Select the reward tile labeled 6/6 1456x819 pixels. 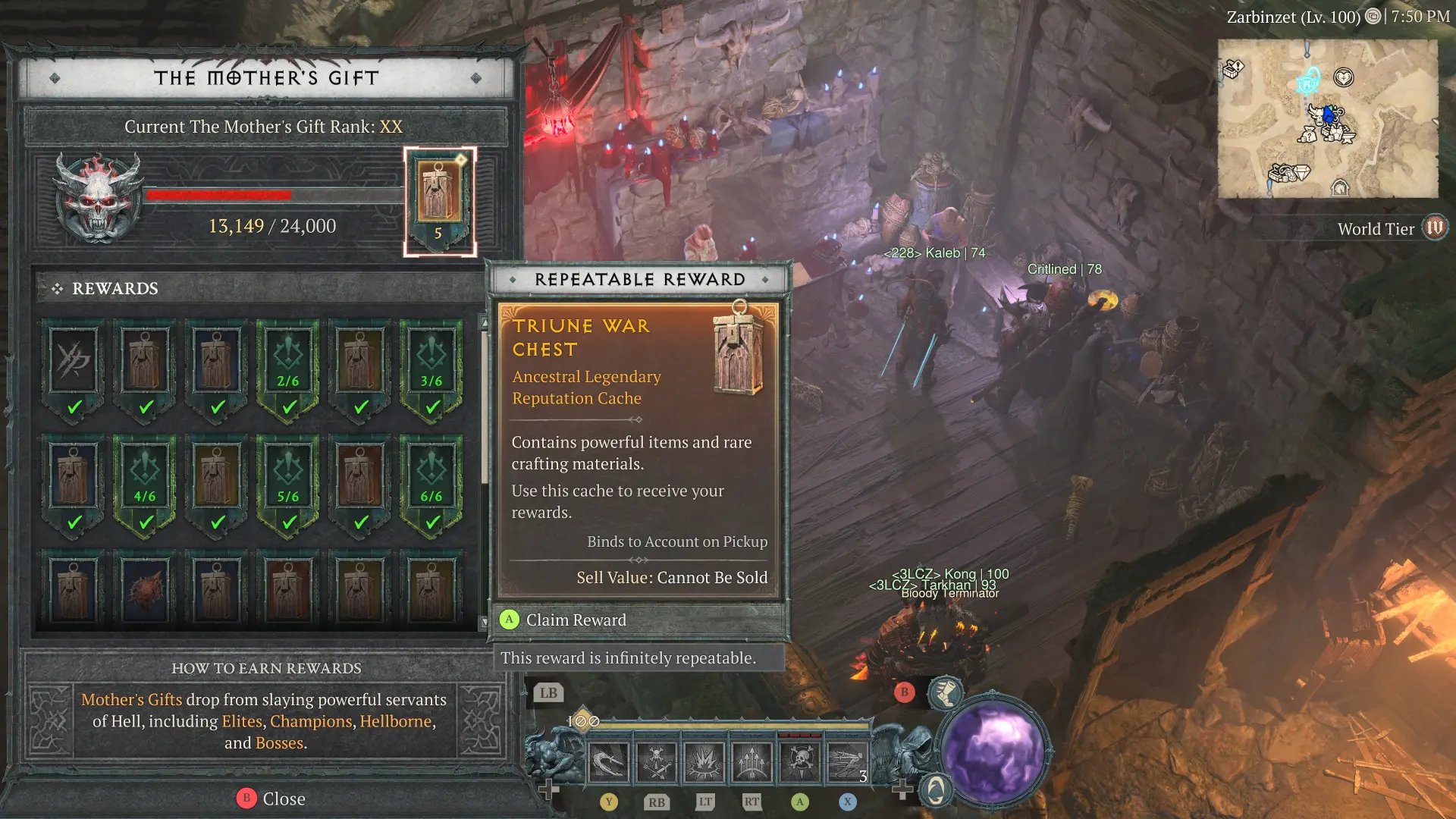pos(431,477)
